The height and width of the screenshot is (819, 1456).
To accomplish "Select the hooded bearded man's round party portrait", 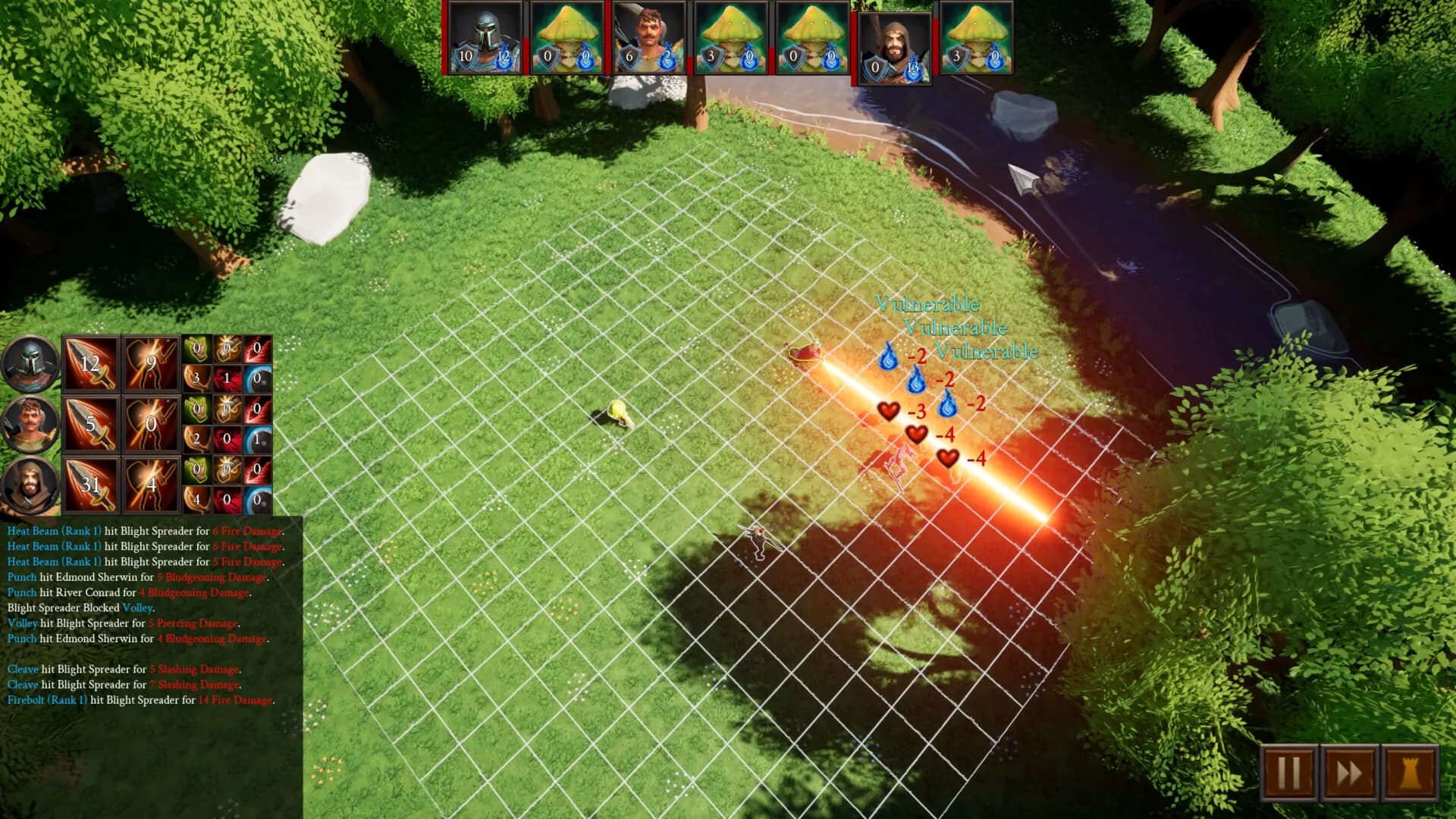I will pos(30,484).
